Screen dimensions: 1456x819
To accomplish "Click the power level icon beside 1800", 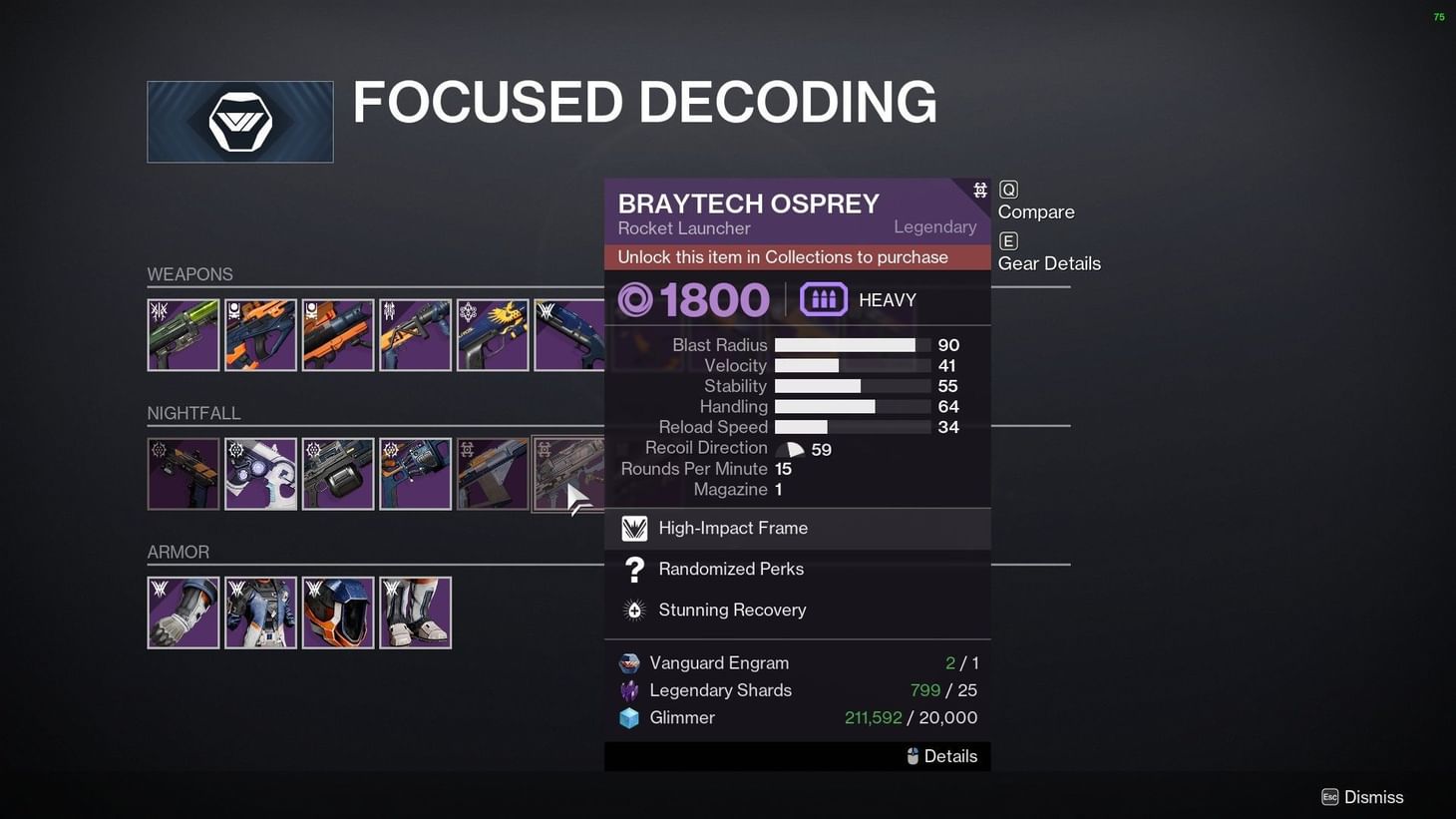I will pyautogui.click(x=635, y=299).
